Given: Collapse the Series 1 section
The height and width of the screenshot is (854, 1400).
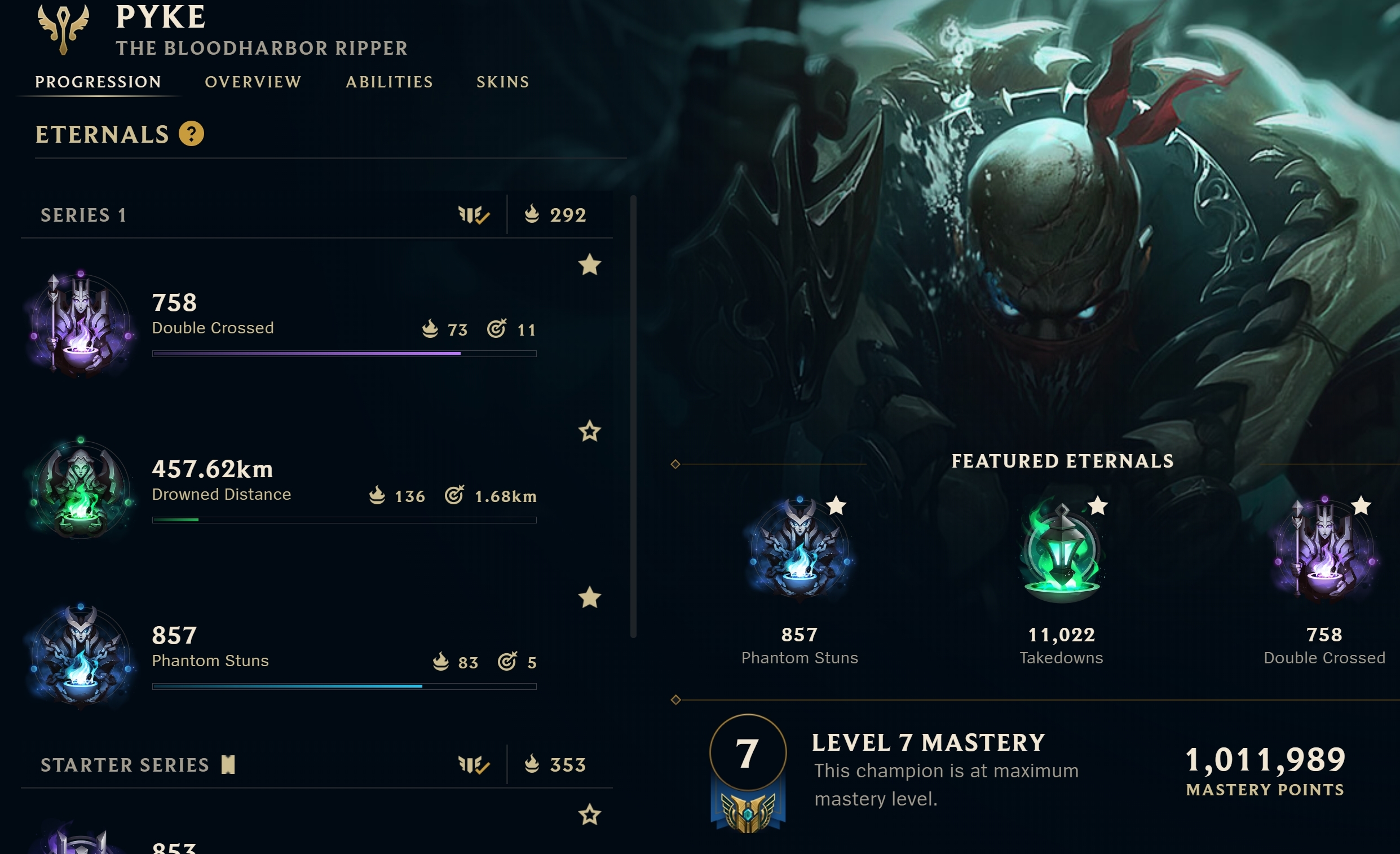Looking at the screenshot, I should point(83,215).
